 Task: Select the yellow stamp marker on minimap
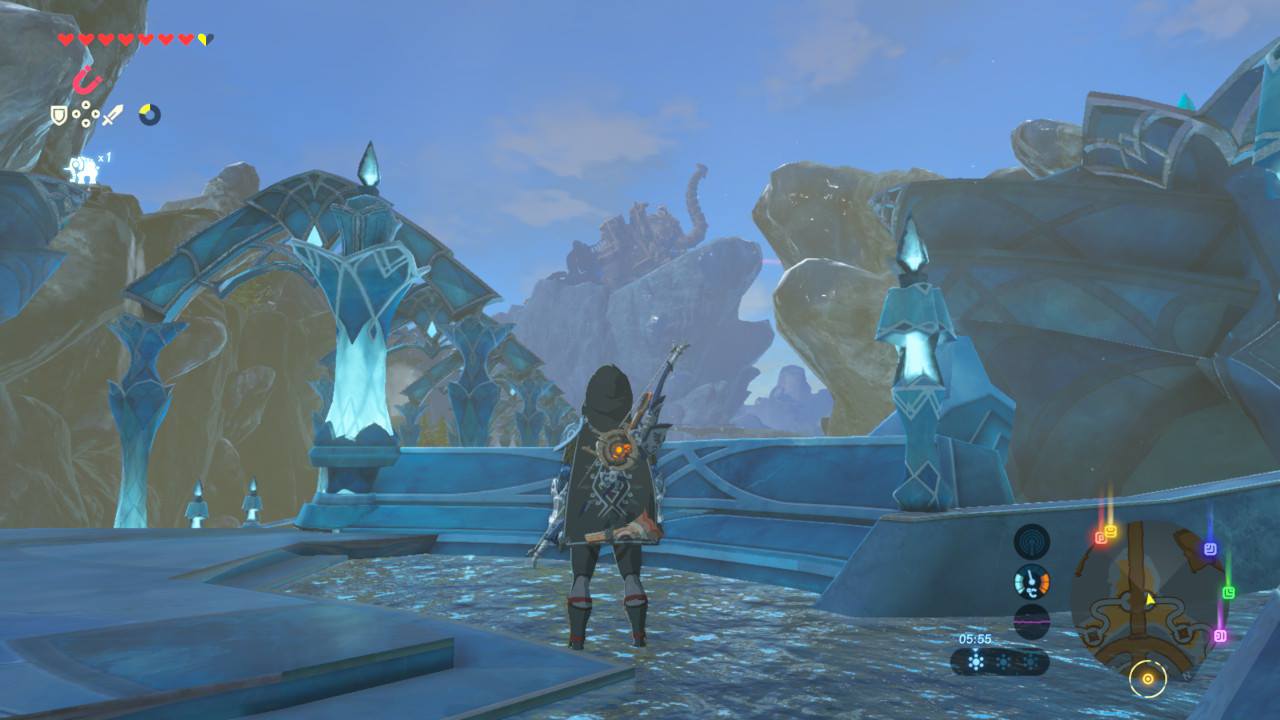1110,531
